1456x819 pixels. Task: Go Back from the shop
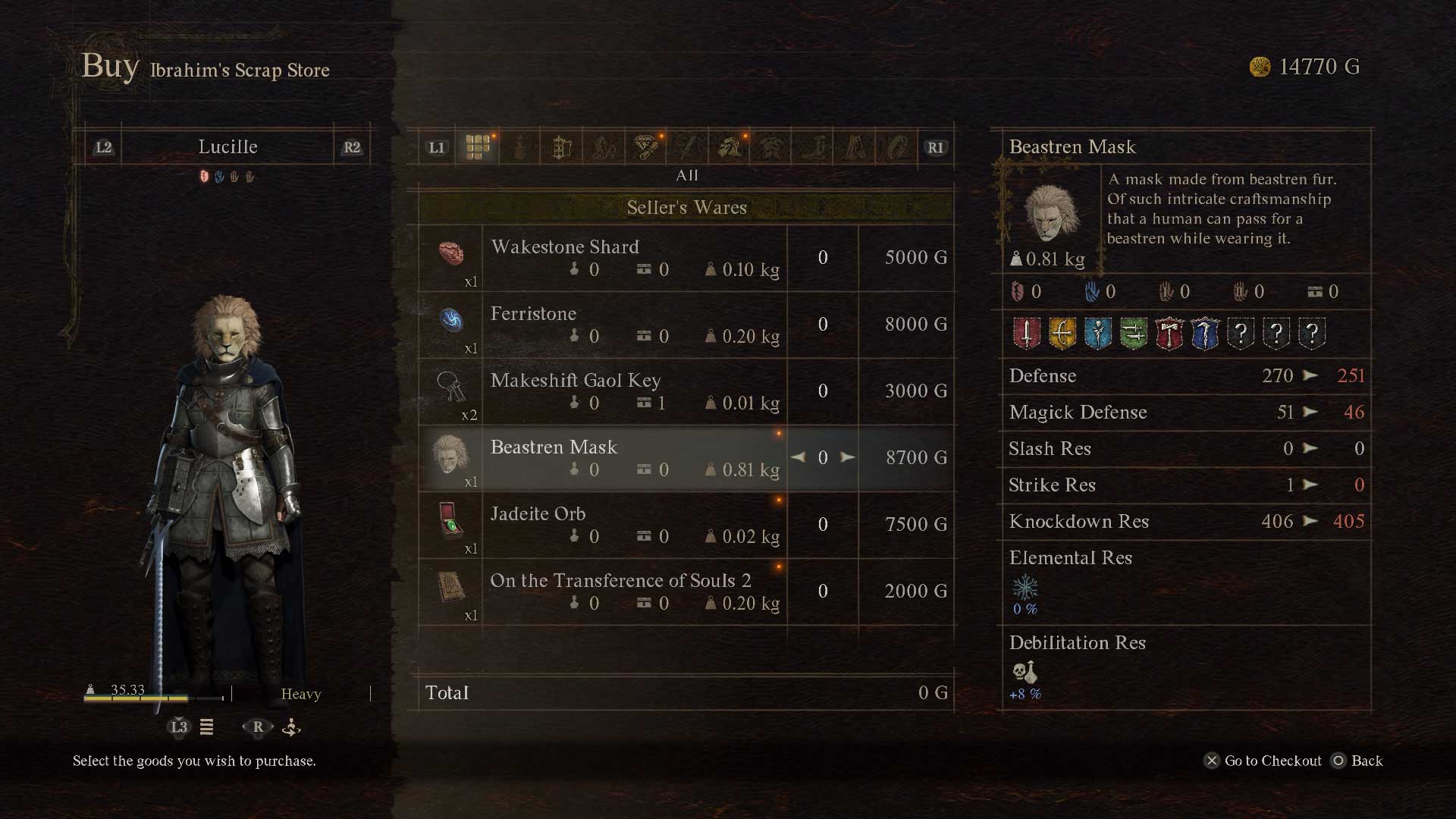(x=1358, y=761)
